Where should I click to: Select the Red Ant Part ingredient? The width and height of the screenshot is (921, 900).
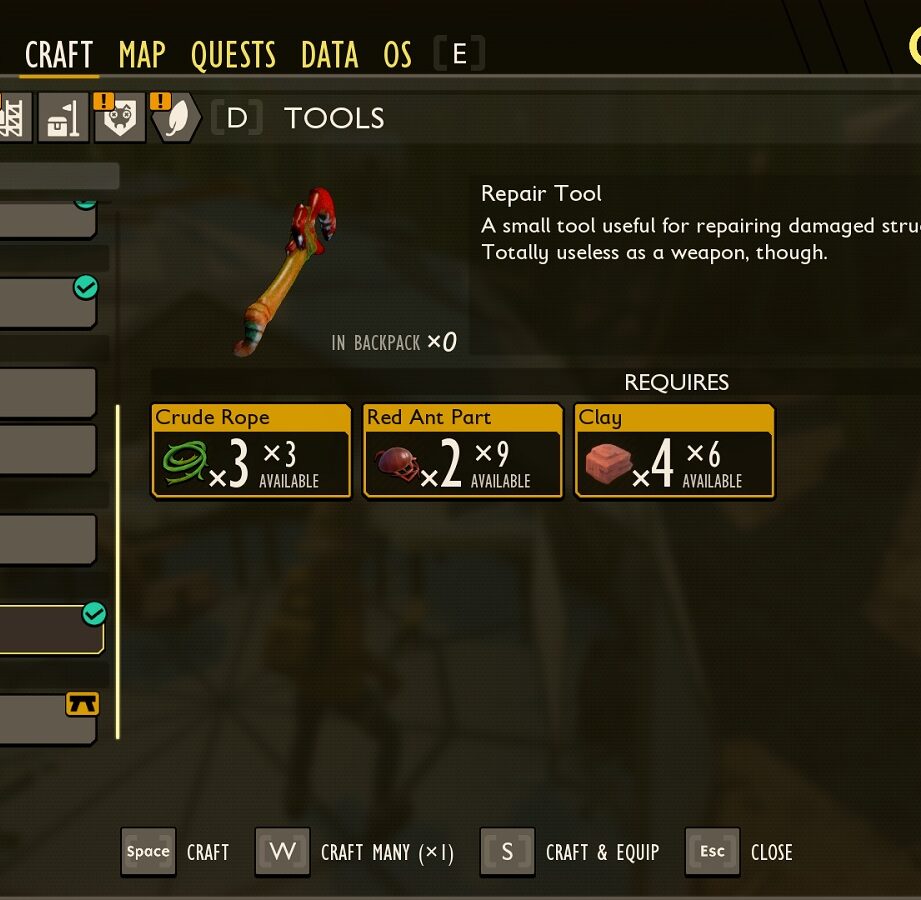462,450
